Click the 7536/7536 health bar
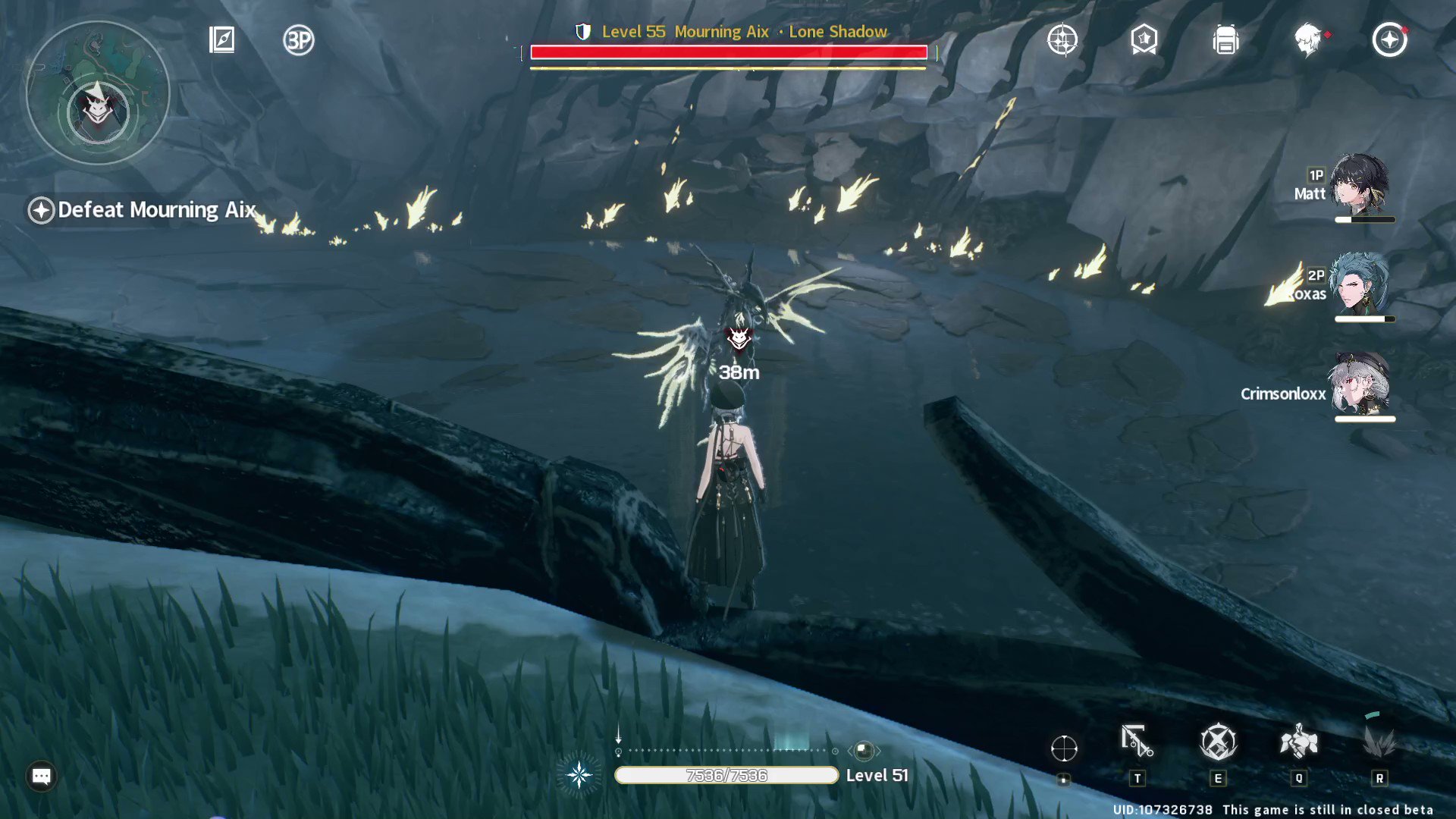The width and height of the screenshot is (1456, 819). (x=726, y=775)
